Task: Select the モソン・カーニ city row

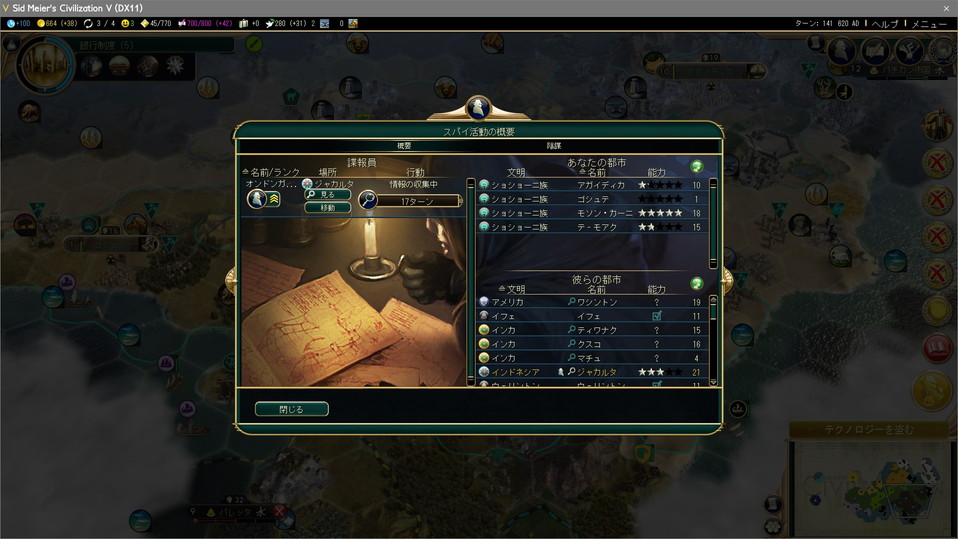Action: [x=595, y=213]
